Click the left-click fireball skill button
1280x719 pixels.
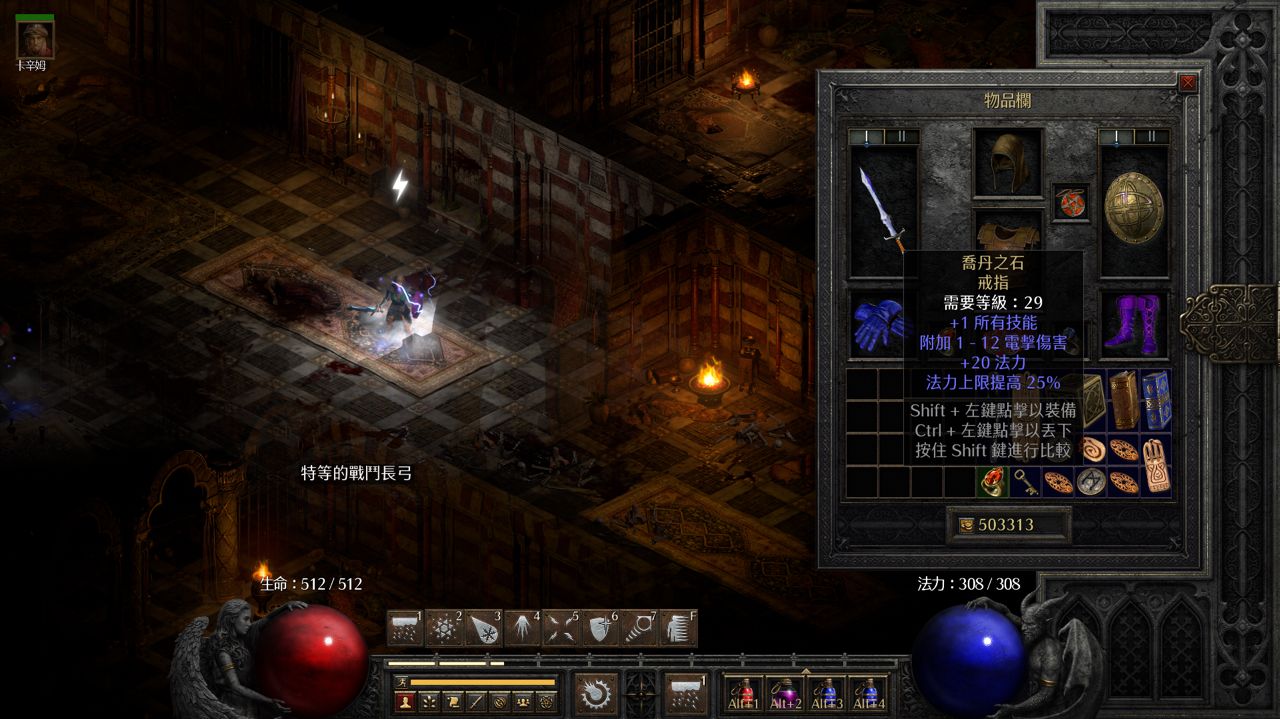pyautogui.click(x=596, y=691)
